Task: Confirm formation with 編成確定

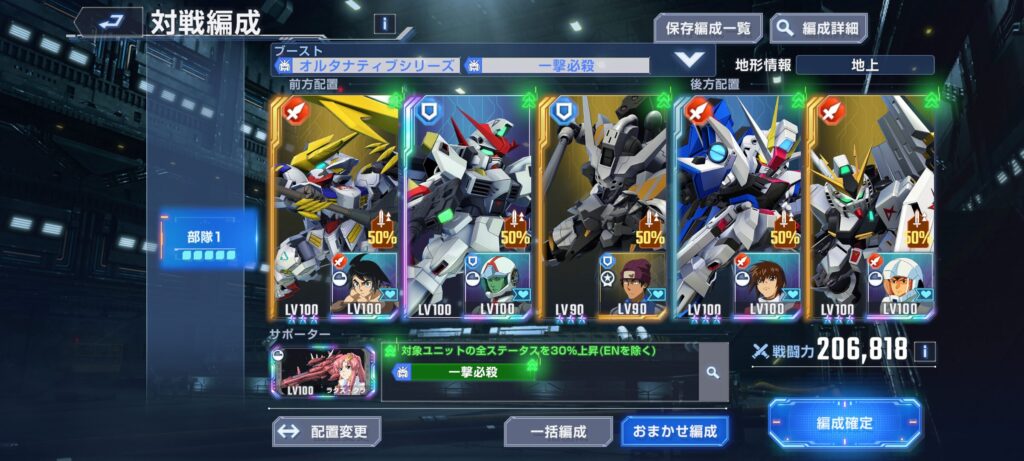Action: [x=844, y=423]
